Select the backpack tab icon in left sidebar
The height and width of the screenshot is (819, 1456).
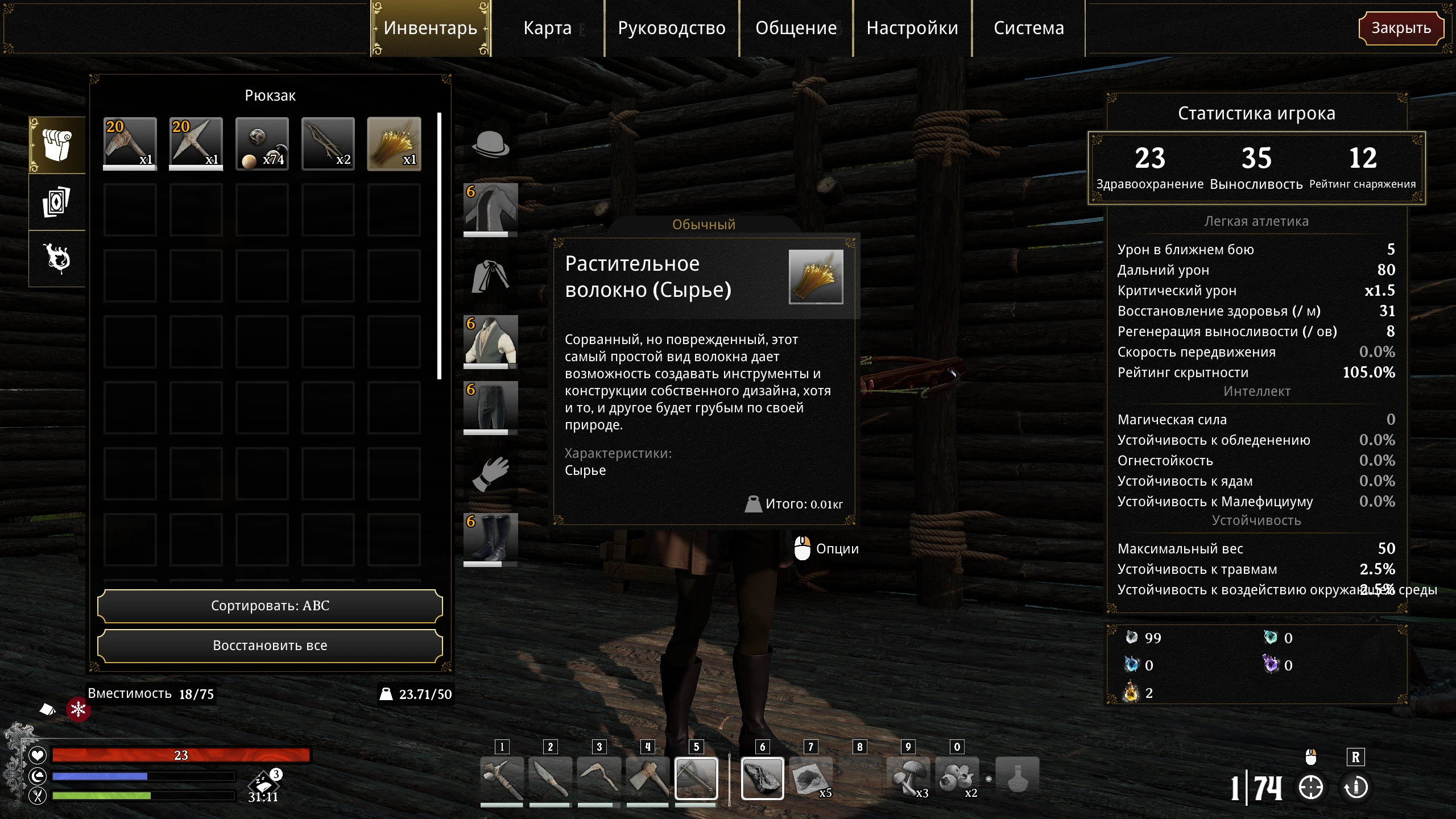(x=56, y=145)
